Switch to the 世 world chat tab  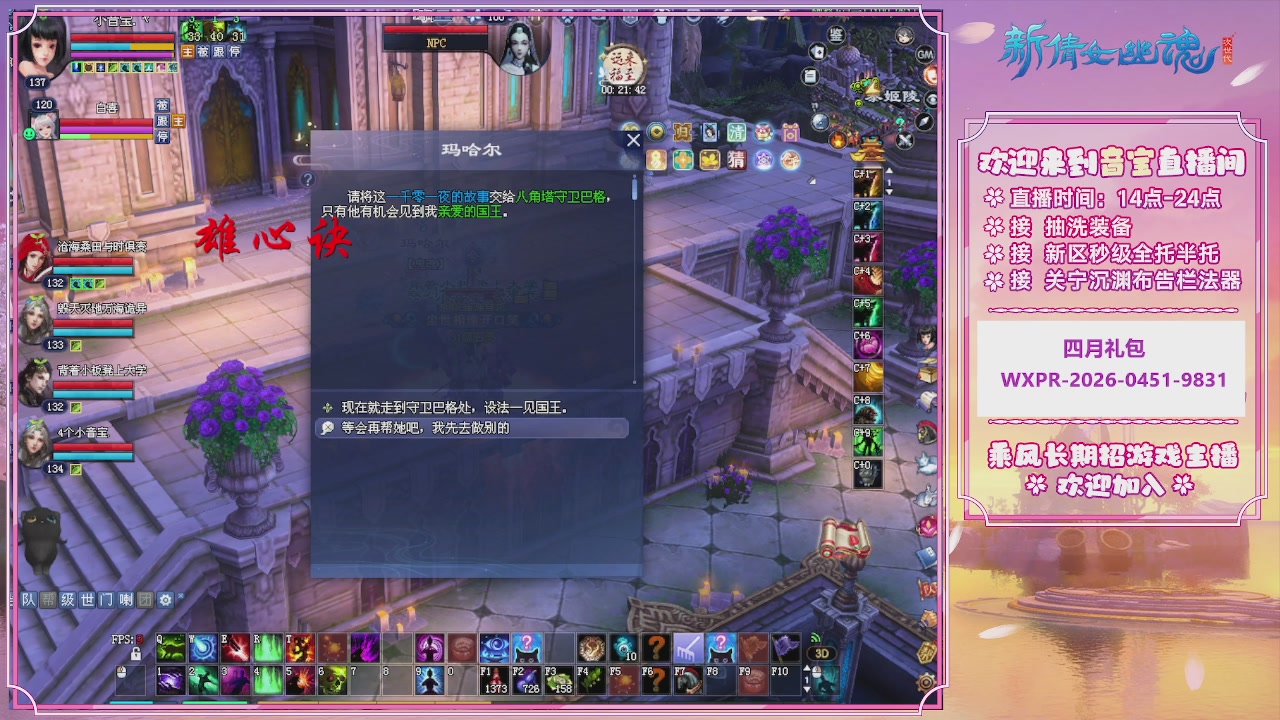pos(87,600)
